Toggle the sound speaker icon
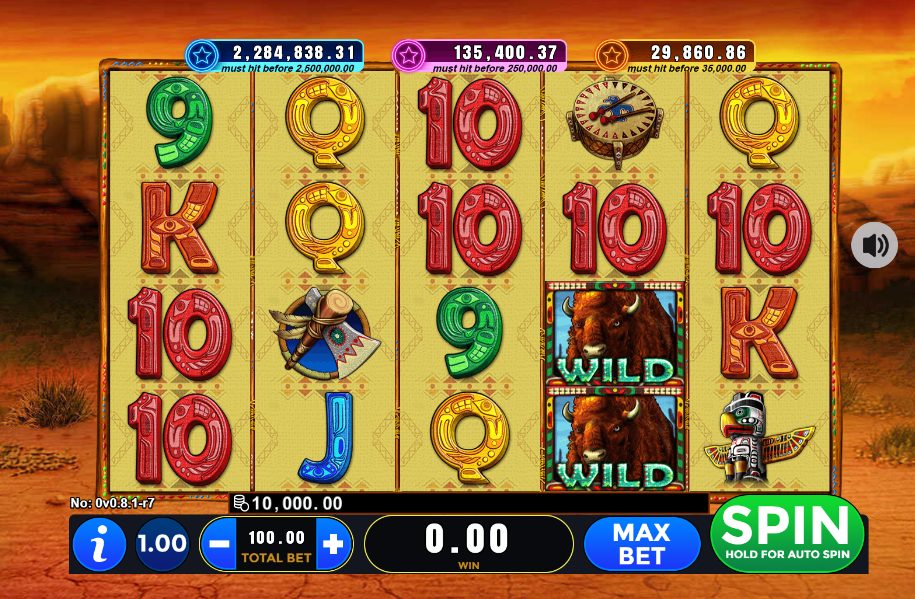915x599 pixels. point(874,245)
